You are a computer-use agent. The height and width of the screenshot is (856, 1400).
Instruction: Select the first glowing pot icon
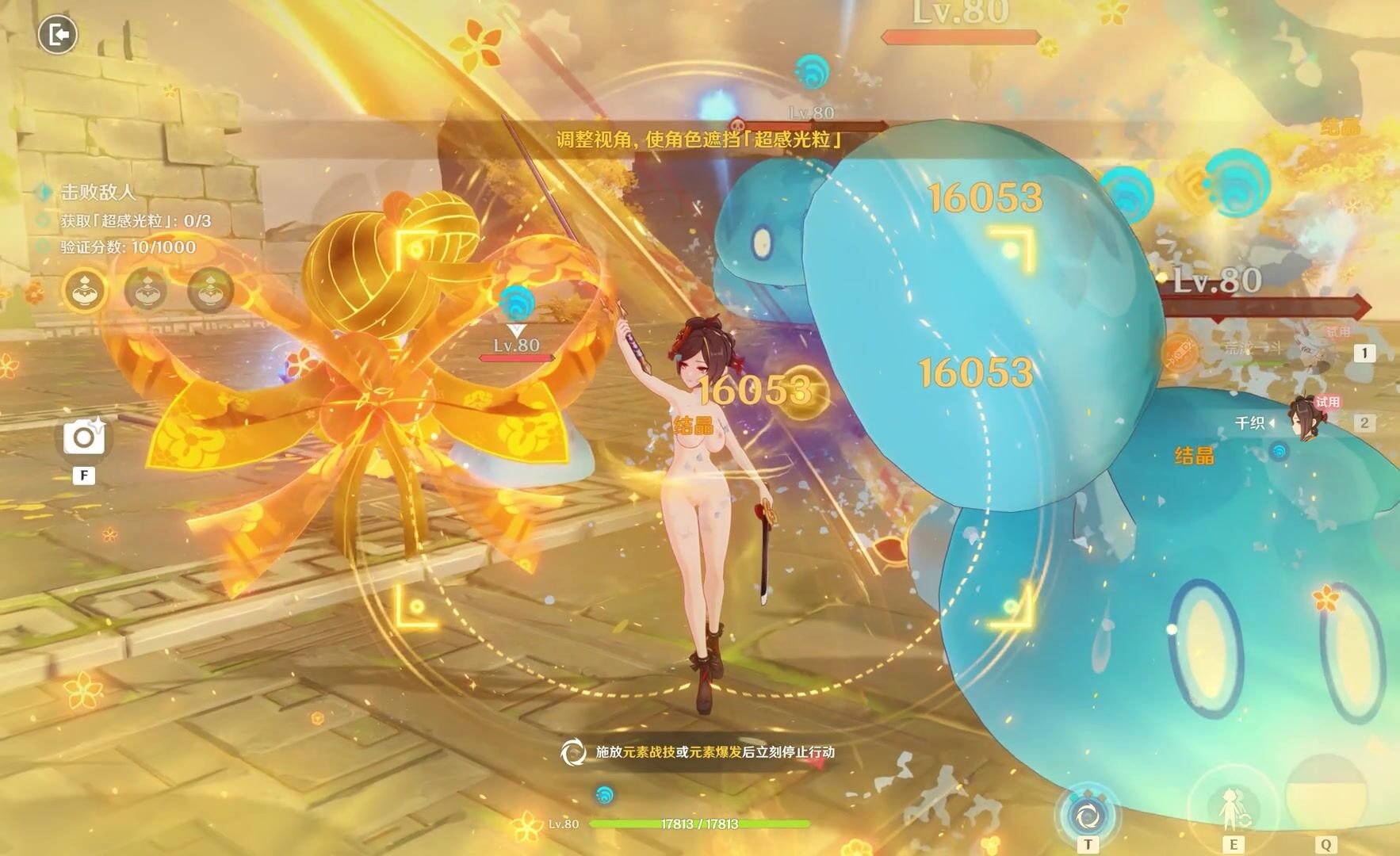(86, 291)
